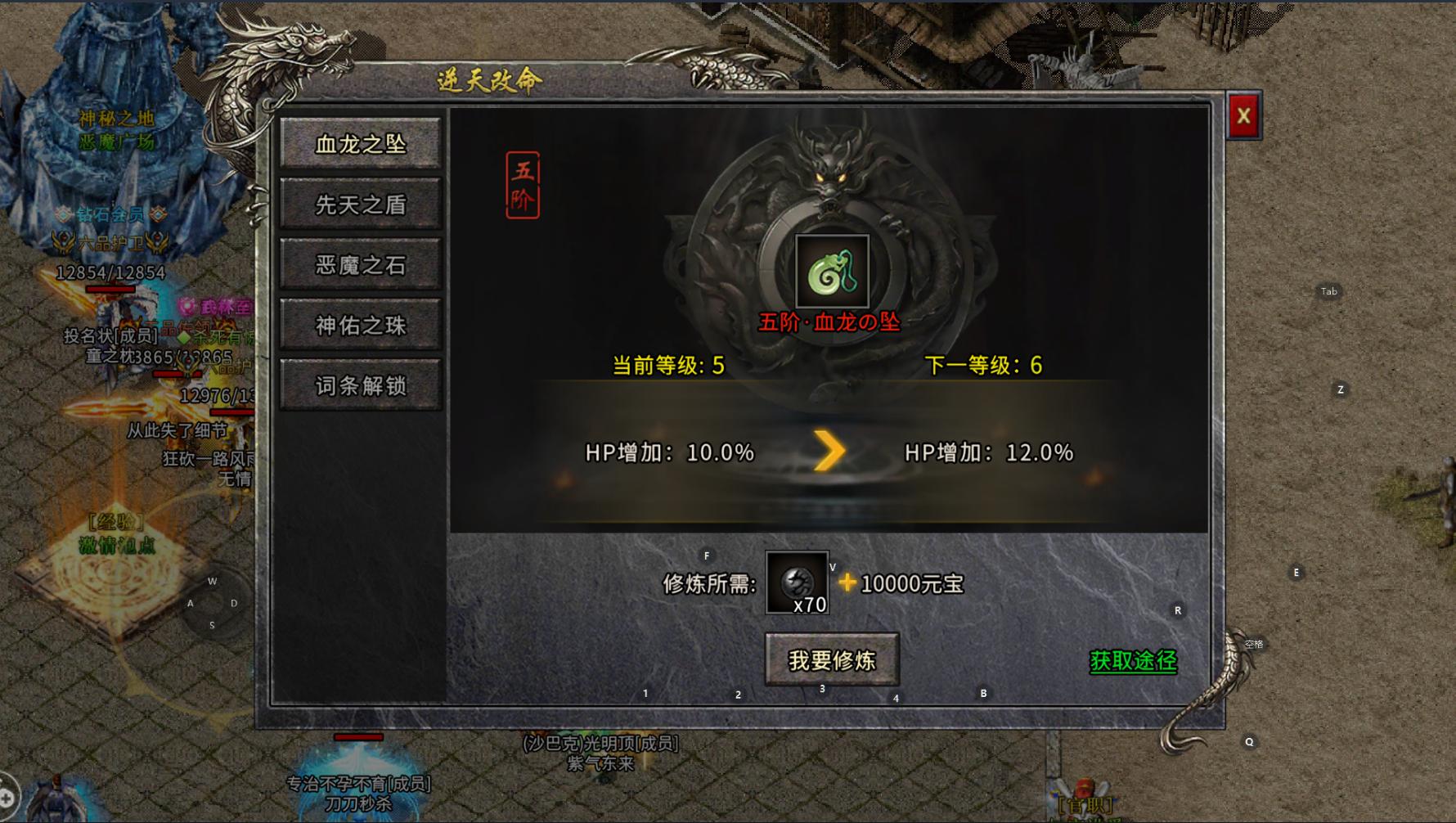Image resolution: width=1456 pixels, height=823 pixels.
Task: Click the red 五阶 rank seal stamp
Action: (524, 185)
